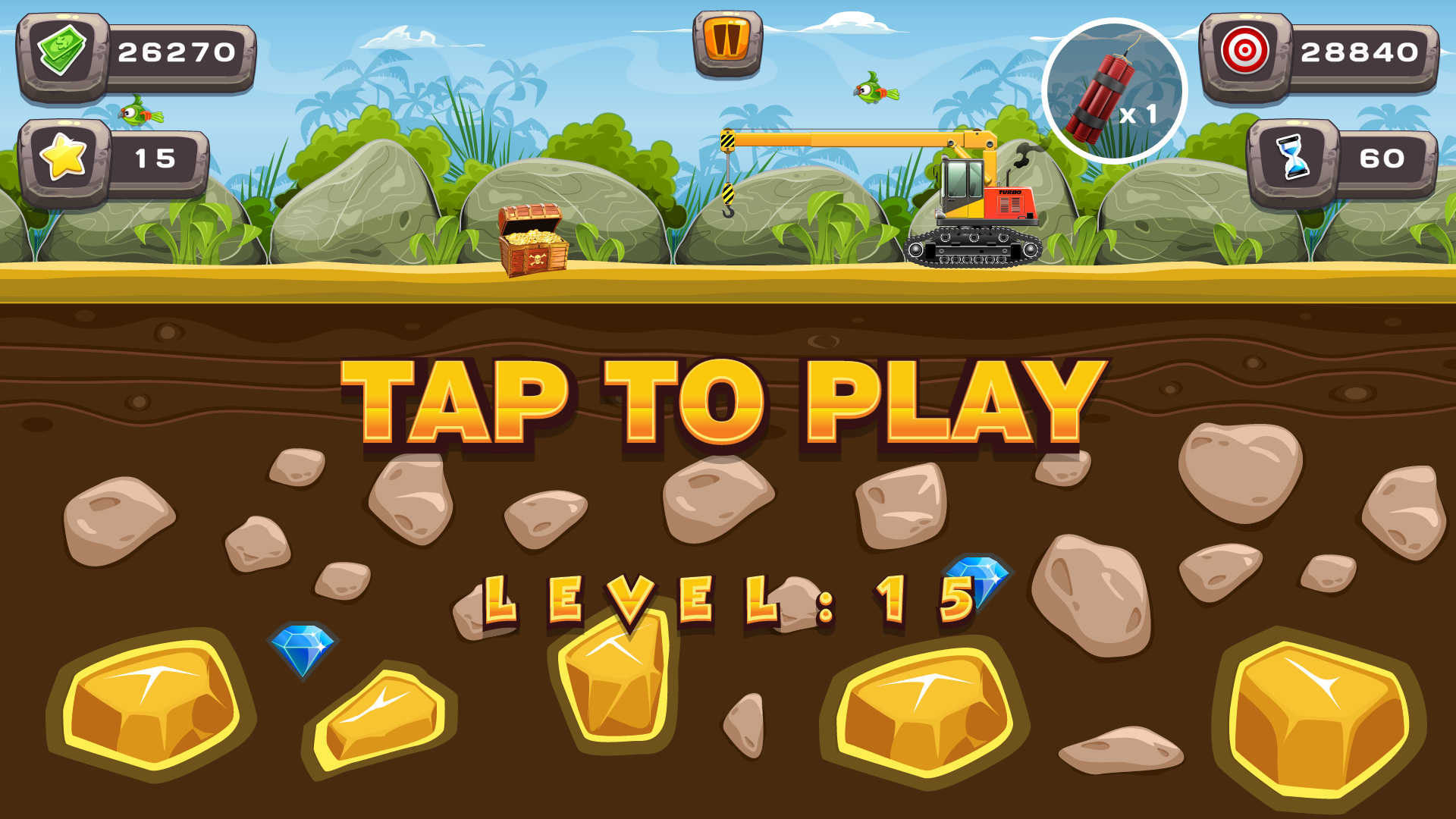Select the gold star score icon
Viewport: 1456px width, 819px height.
click(67, 158)
